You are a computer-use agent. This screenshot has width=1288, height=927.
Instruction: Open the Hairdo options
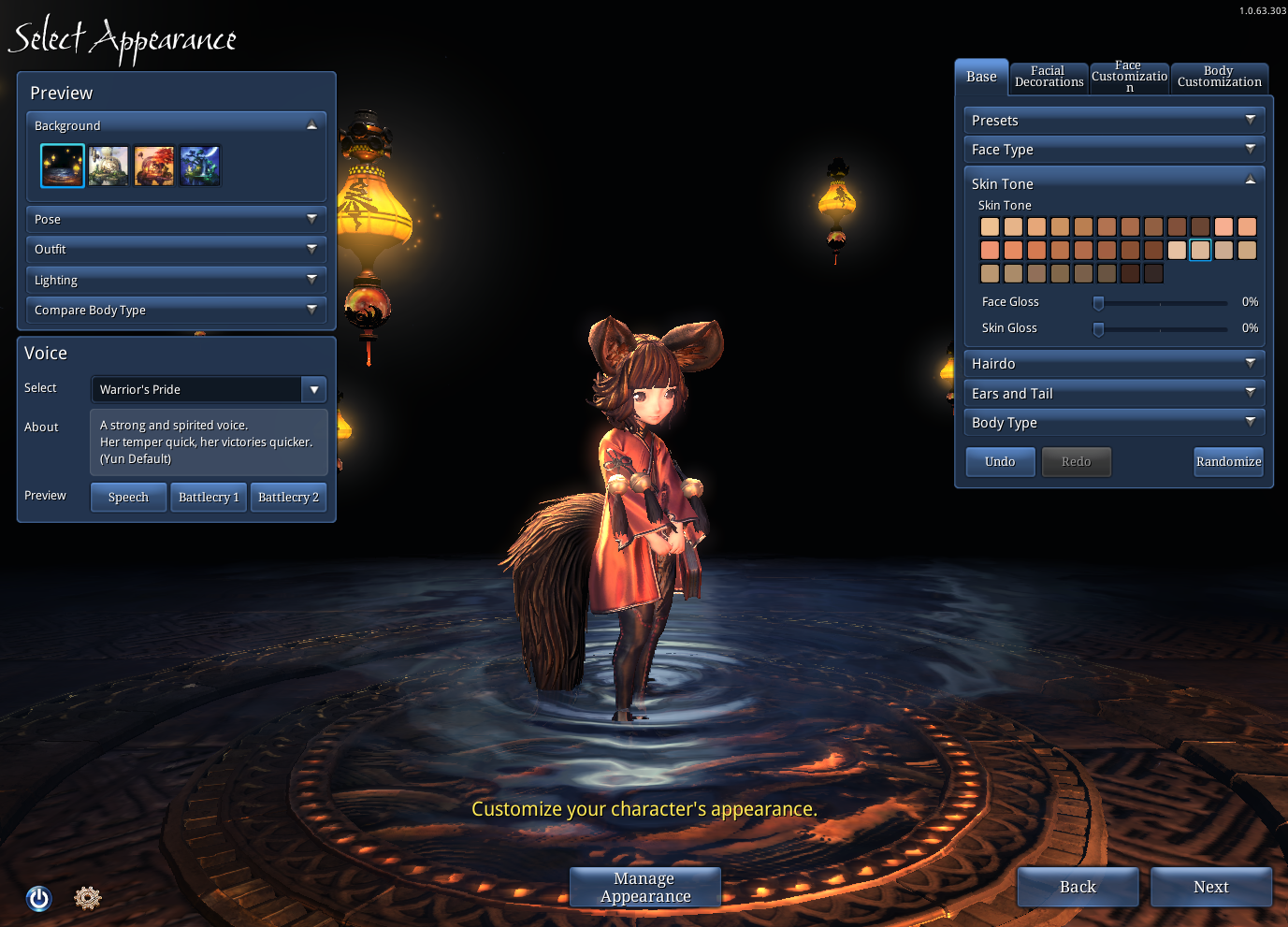pos(1113,364)
